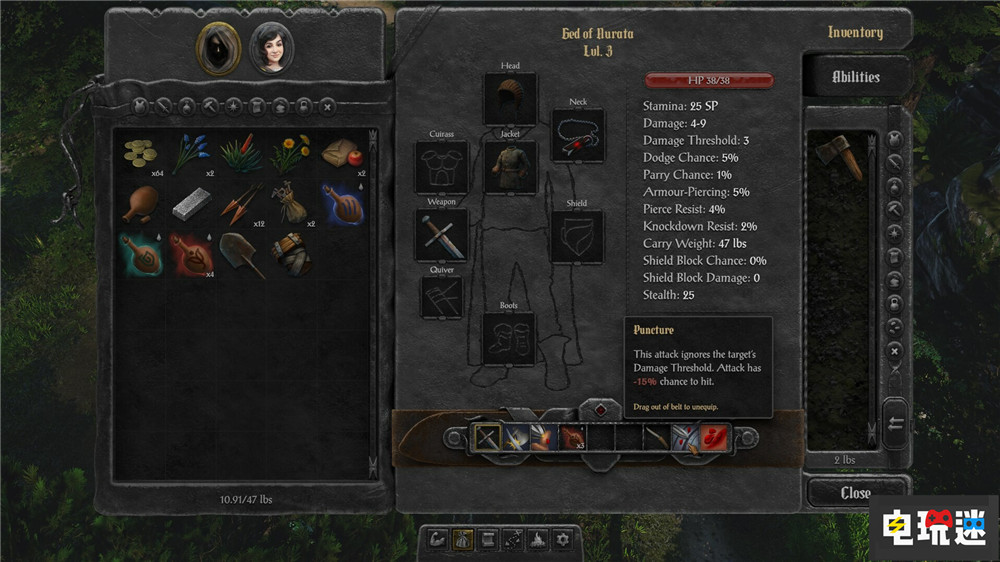The width and height of the screenshot is (1000, 562).
Task: Choose the red glowing potion flask
Action: click(x=191, y=254)
